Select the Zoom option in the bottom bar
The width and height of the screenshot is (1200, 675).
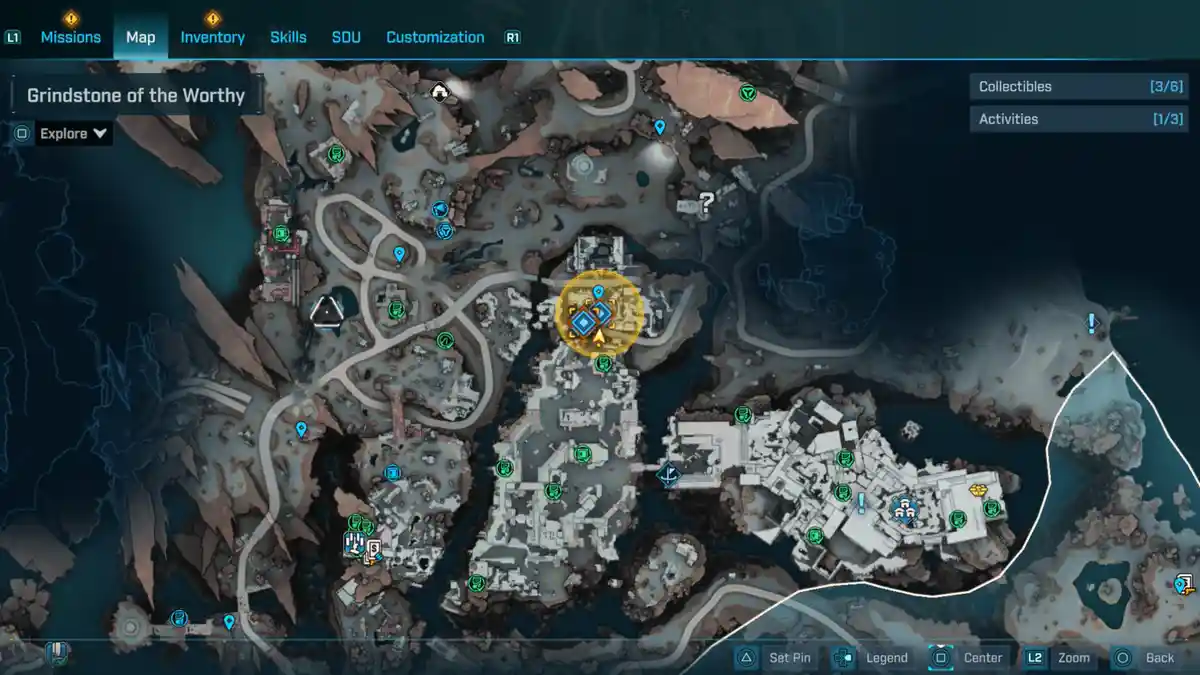[x=1062, y=657]
